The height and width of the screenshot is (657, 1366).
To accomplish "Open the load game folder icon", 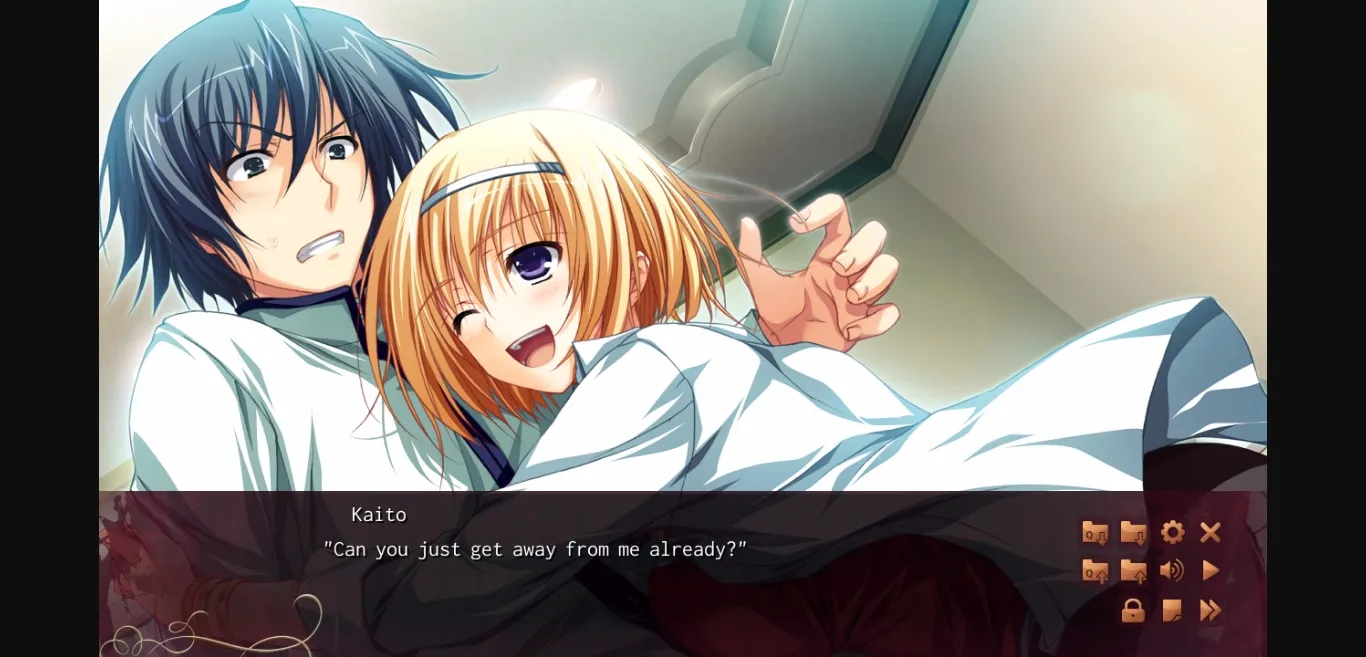I will (1133, 571).
